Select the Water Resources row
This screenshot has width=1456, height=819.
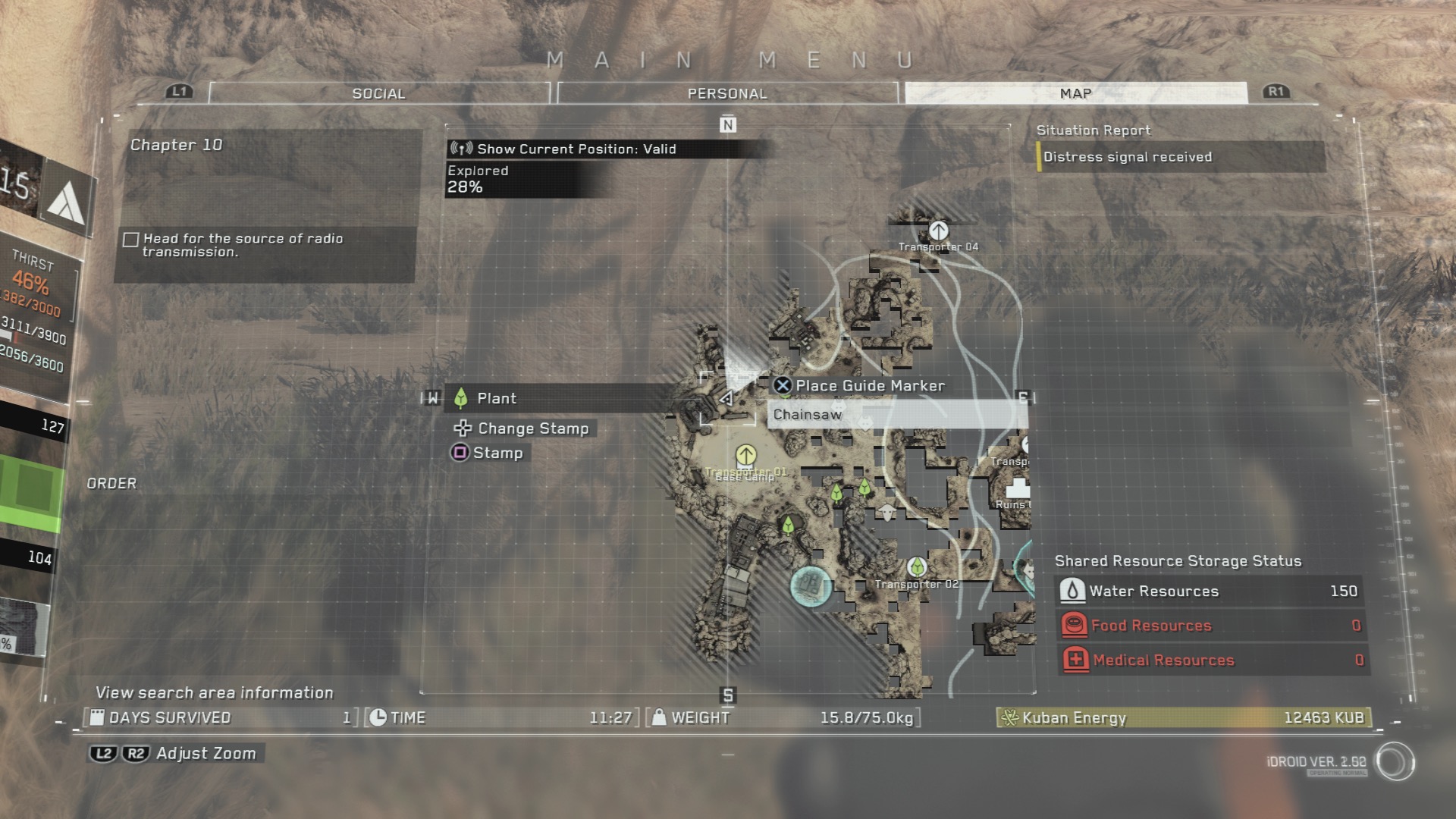(1210, 591)
